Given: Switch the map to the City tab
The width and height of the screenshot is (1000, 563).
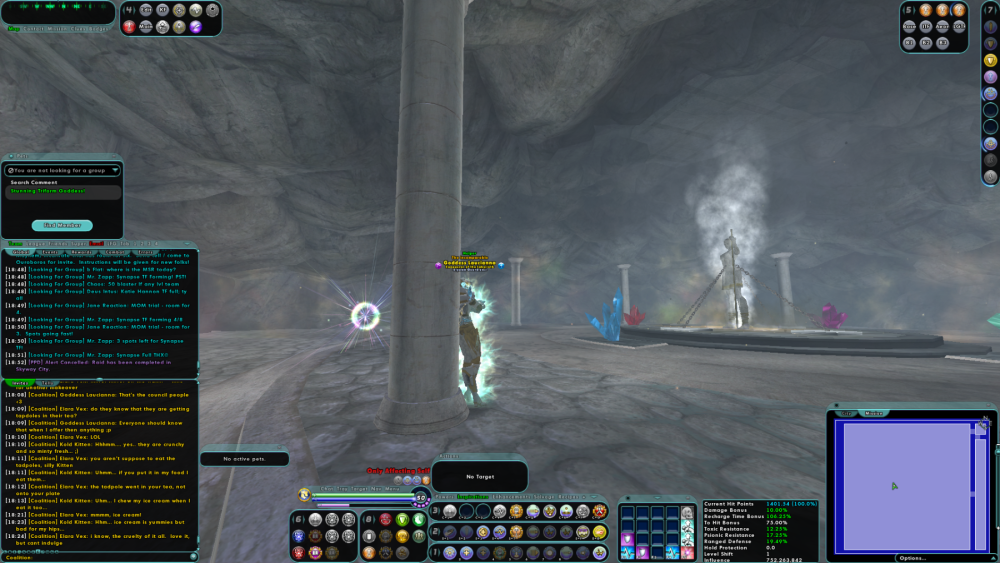Looking at the screenshot, I should point(845,412).
